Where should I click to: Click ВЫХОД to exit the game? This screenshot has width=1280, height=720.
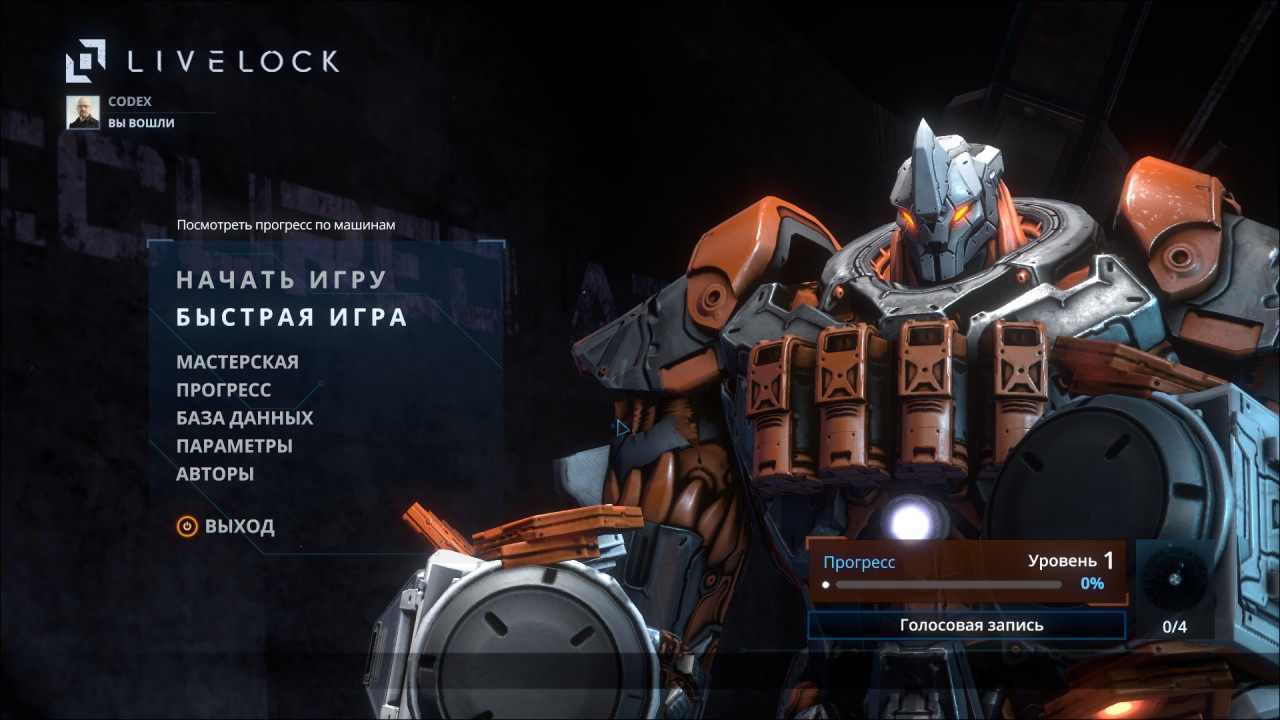click(x=227, y=526)
